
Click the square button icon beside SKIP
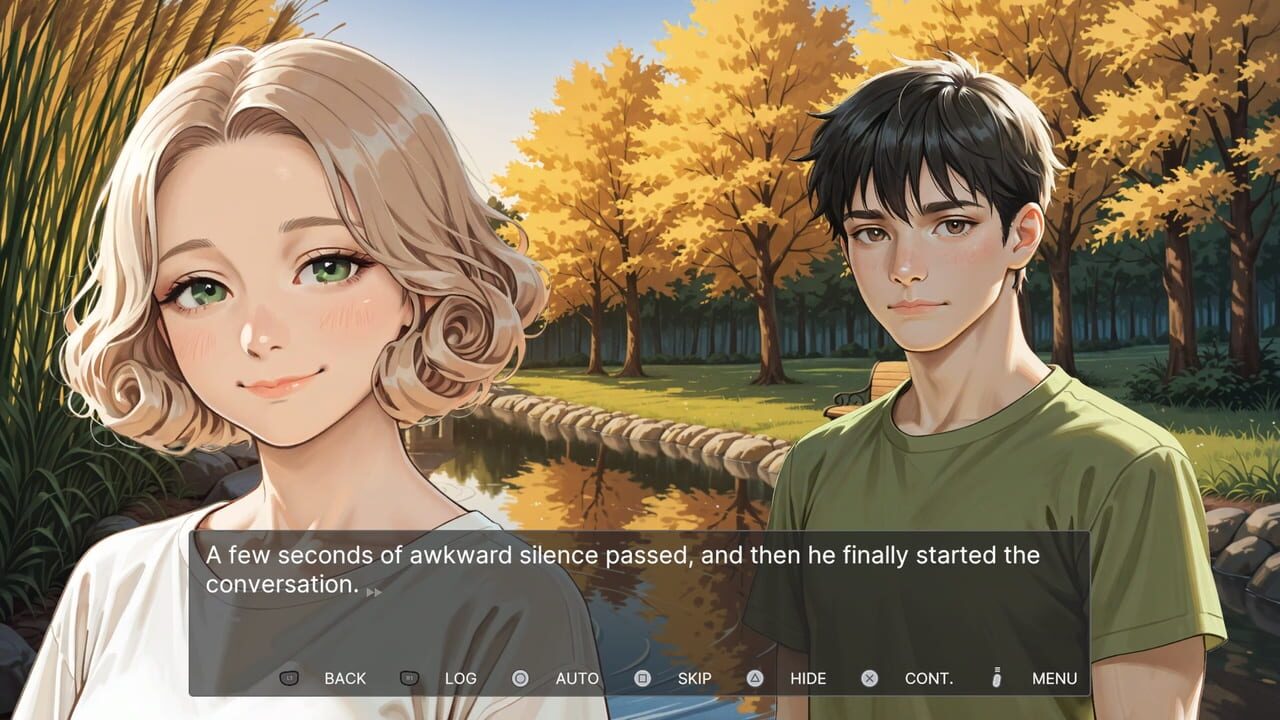tap(641, 679)
